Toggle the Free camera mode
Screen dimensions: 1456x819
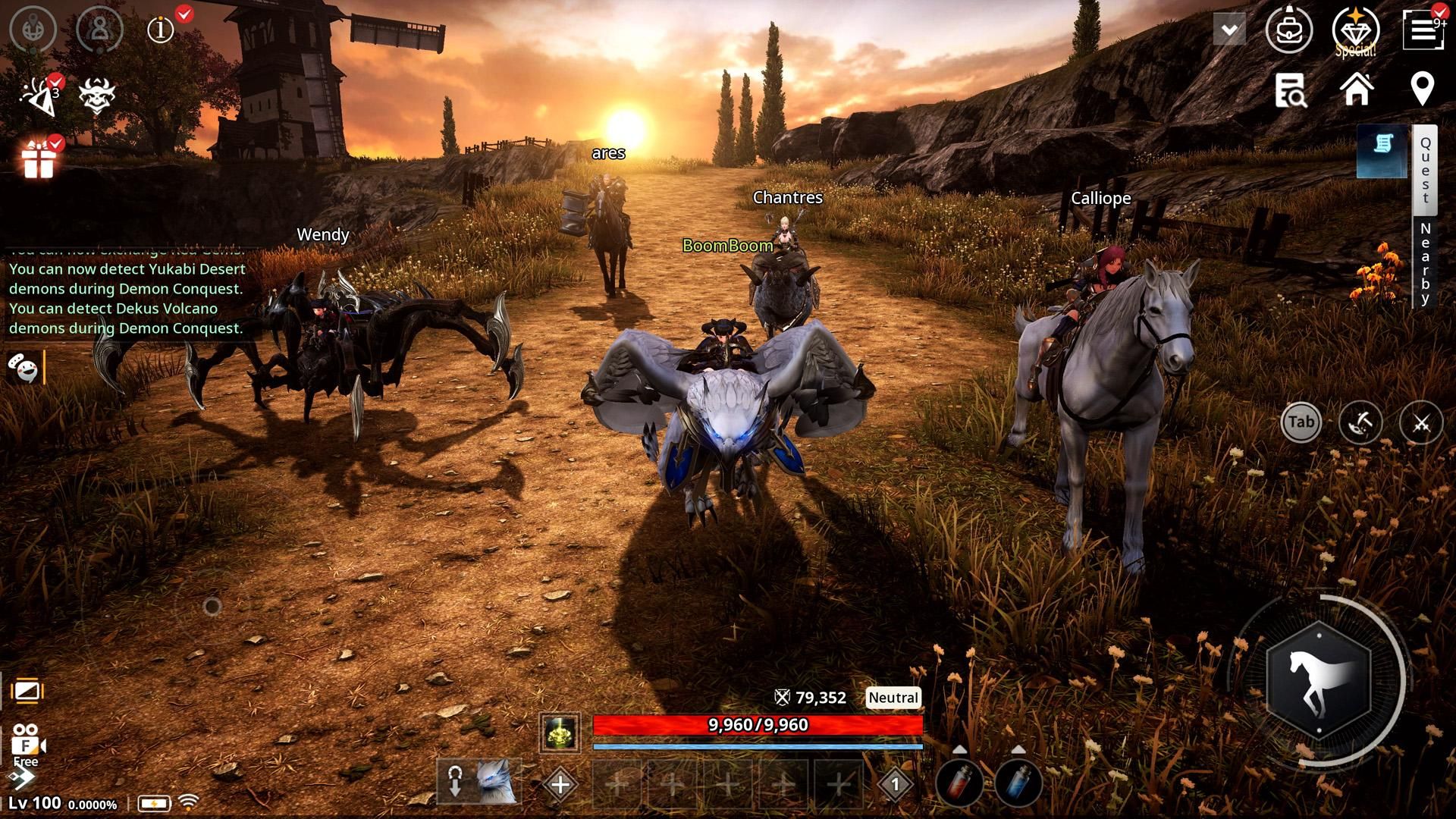click(27, 743)
